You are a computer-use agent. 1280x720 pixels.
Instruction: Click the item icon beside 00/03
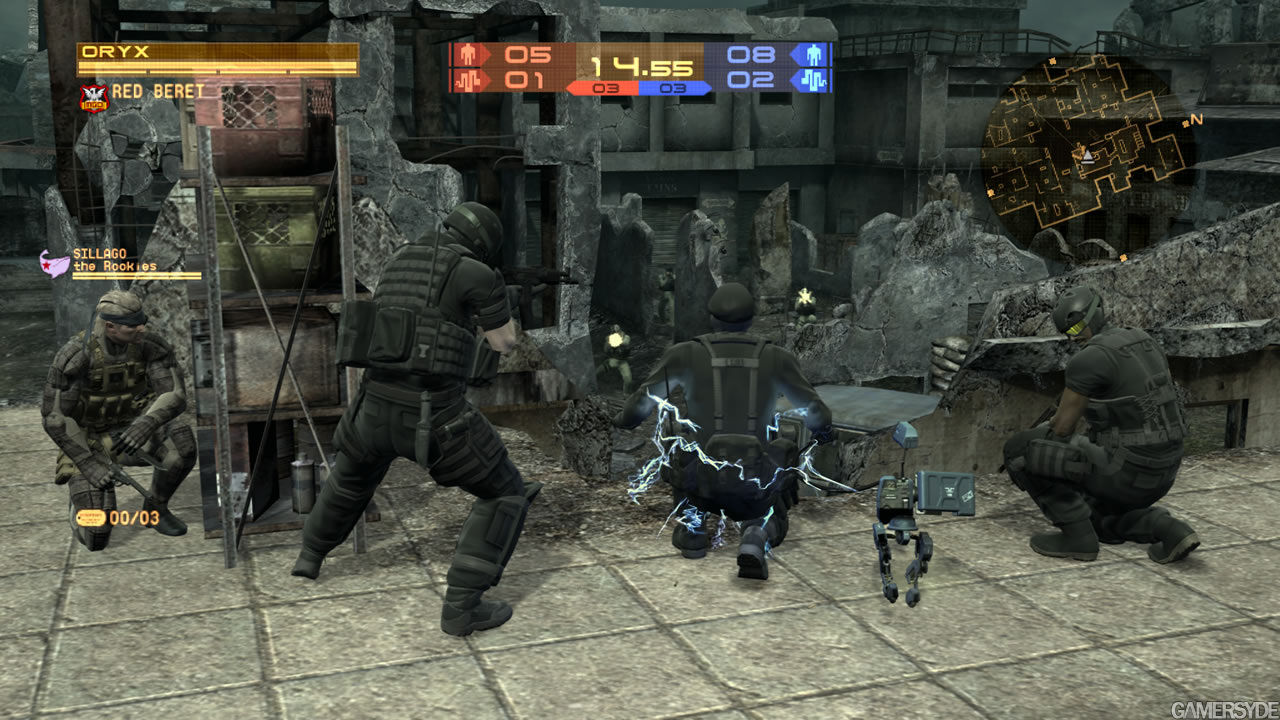pos(90,517)
